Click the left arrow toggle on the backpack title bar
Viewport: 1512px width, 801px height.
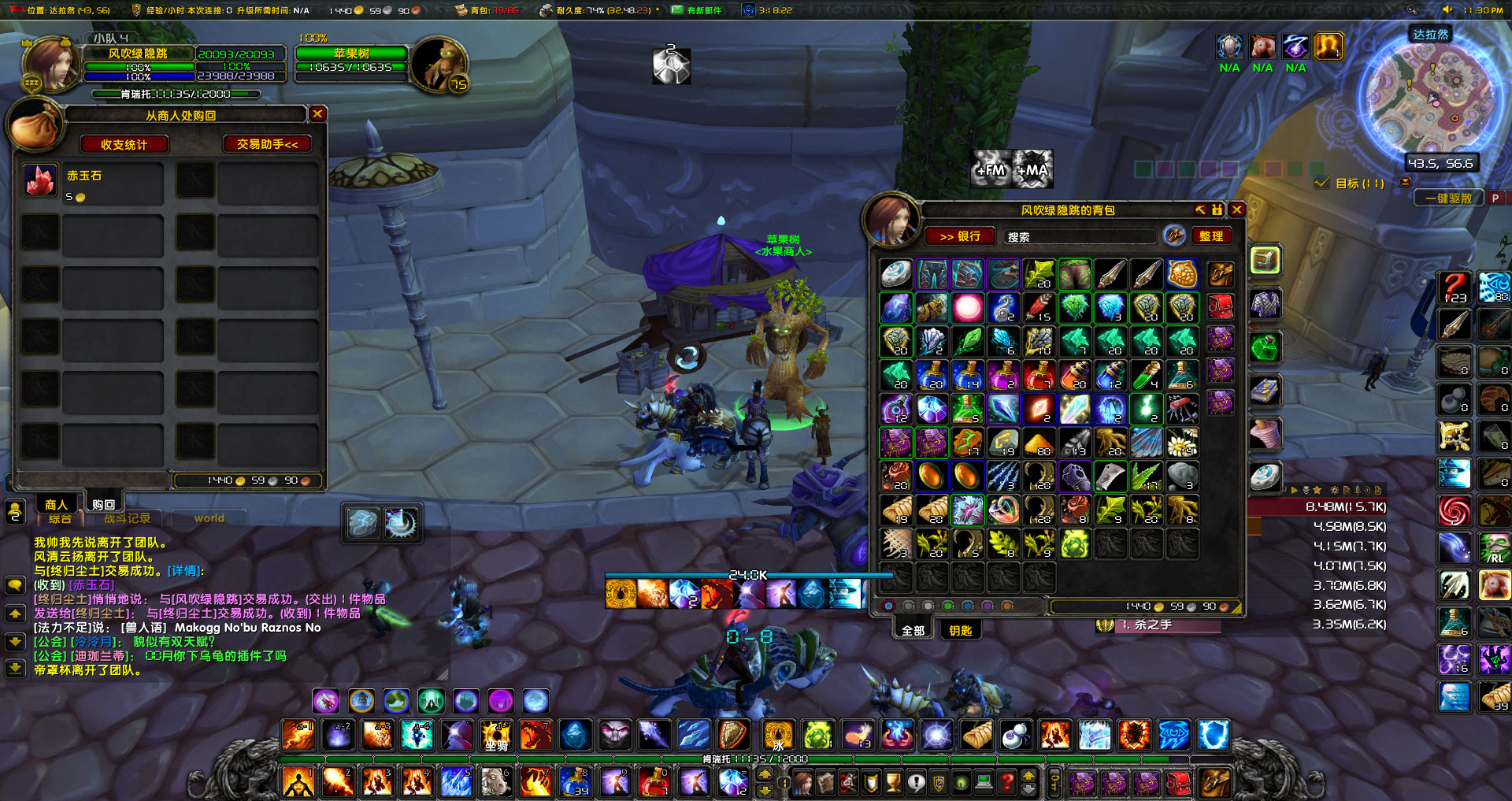tap(1199, 210)
